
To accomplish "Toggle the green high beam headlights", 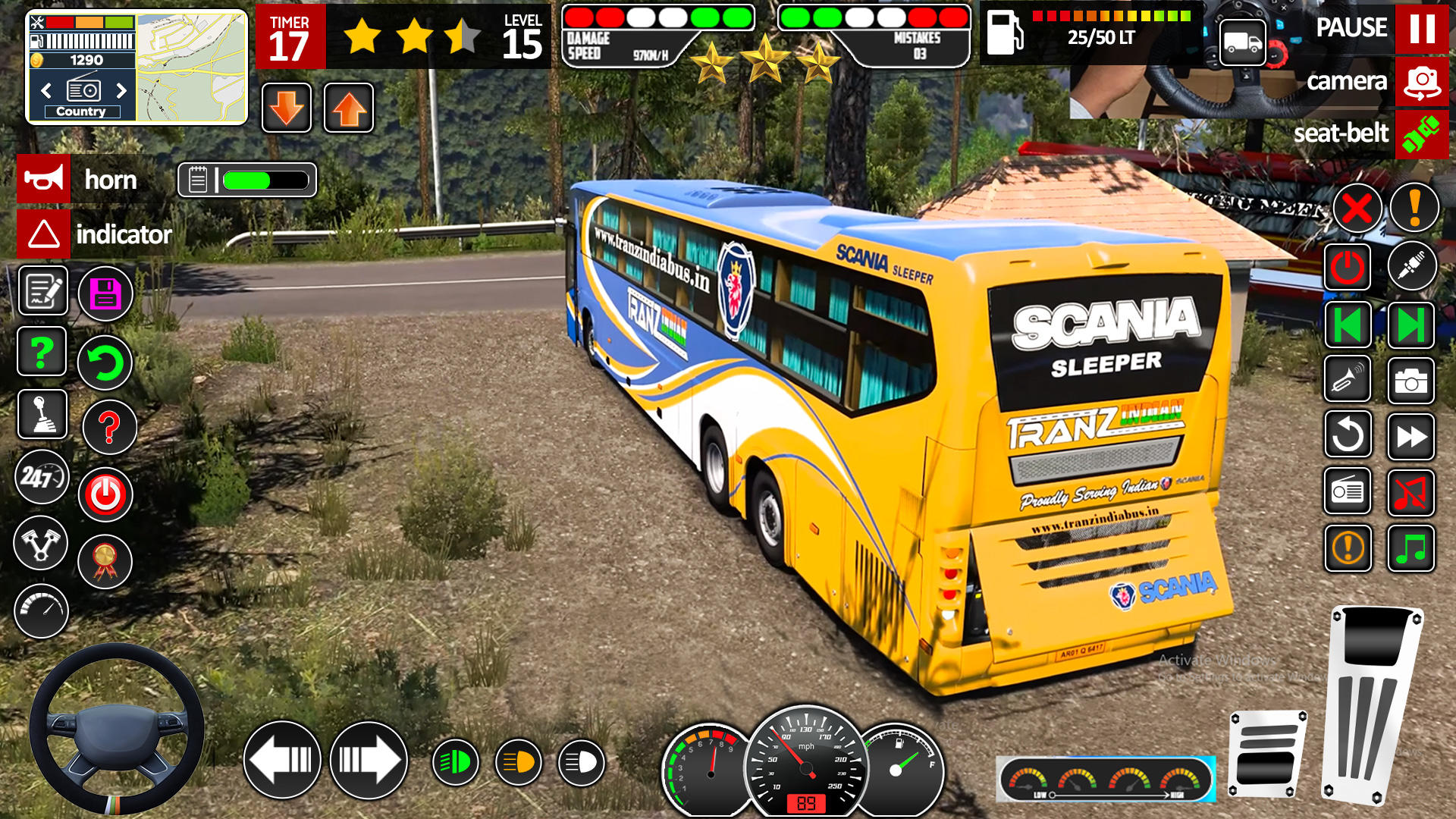I will click(456, 762).
